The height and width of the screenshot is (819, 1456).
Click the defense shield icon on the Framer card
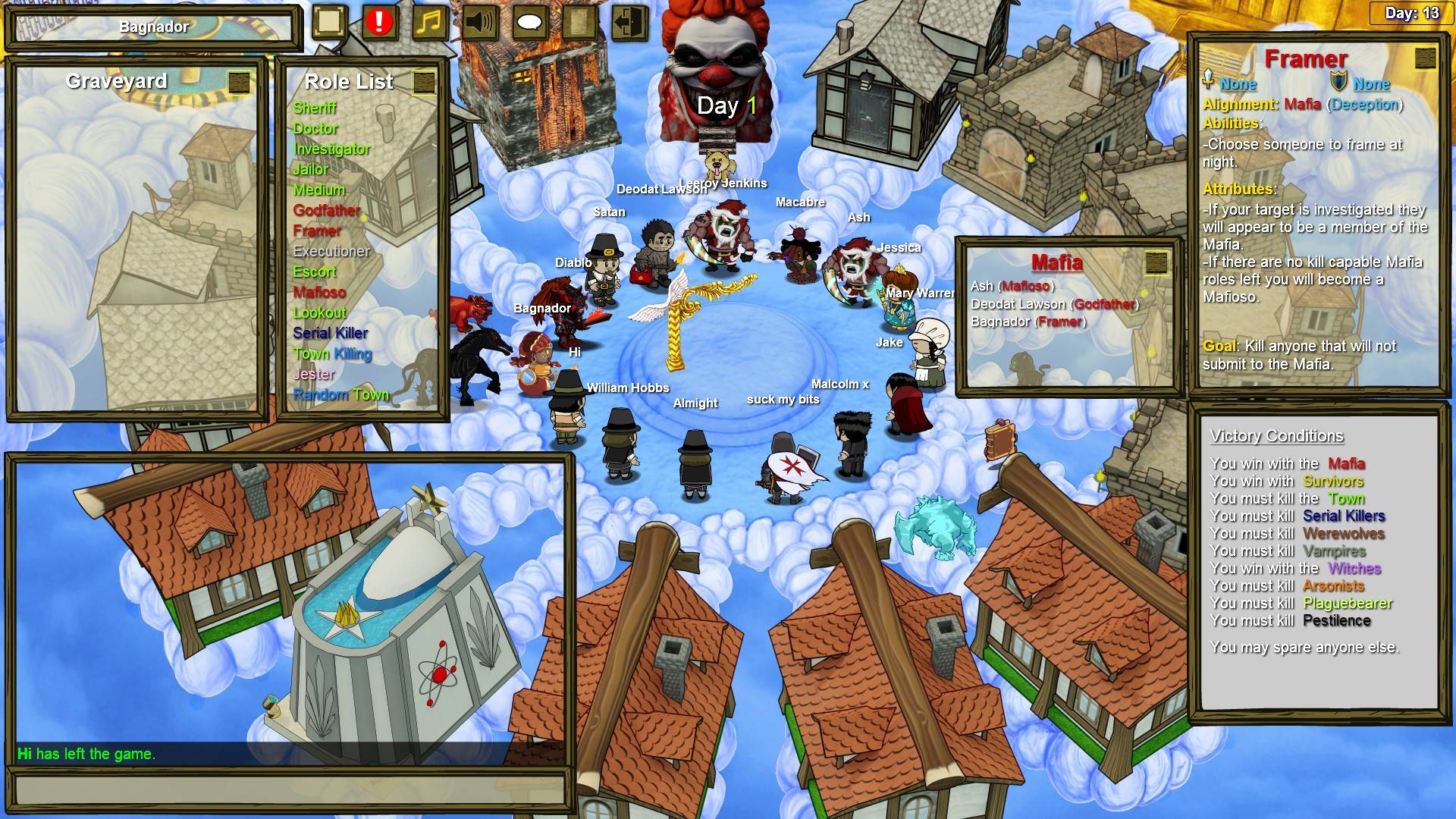tap(1338, 81)
